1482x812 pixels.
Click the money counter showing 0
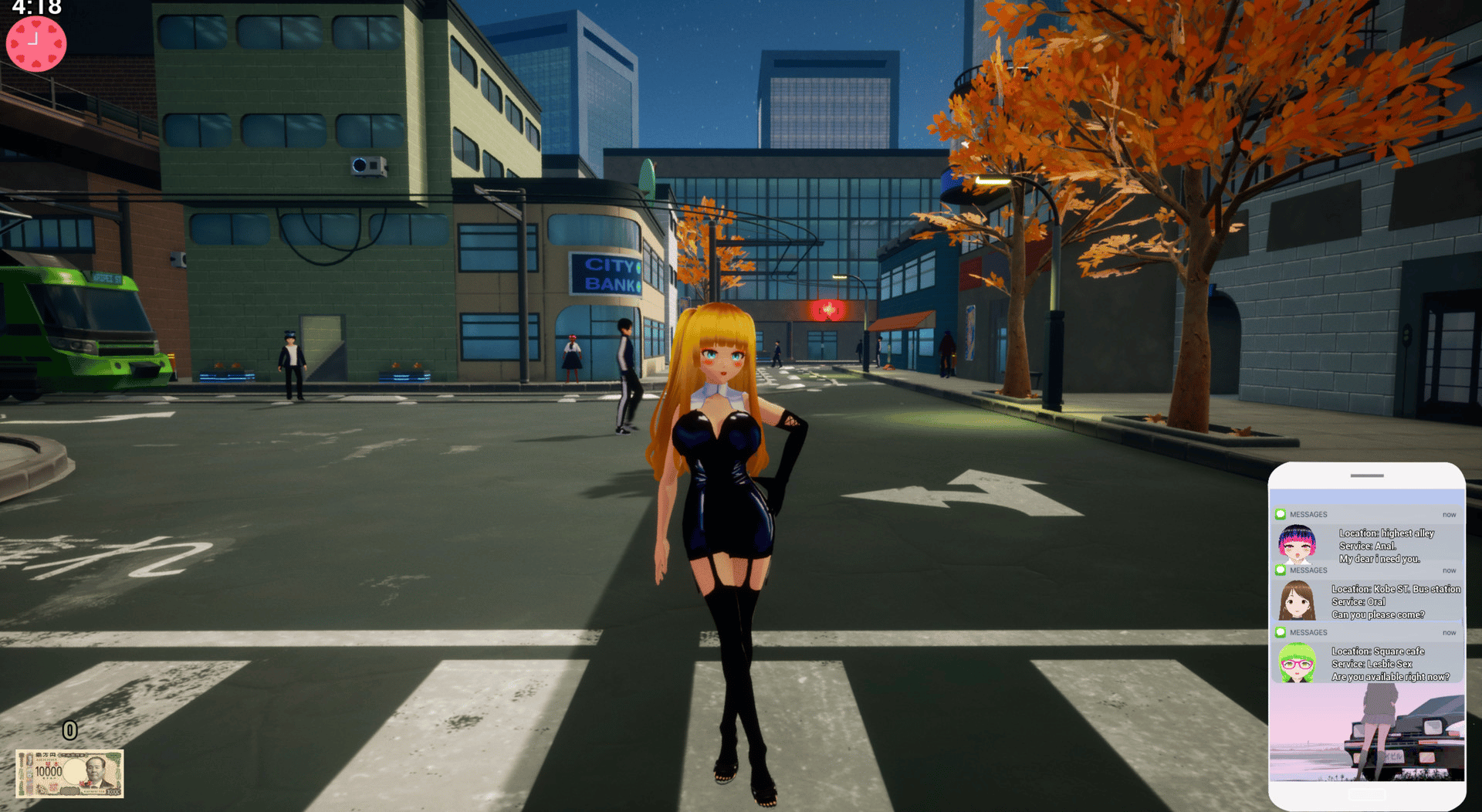pos(69,729)
